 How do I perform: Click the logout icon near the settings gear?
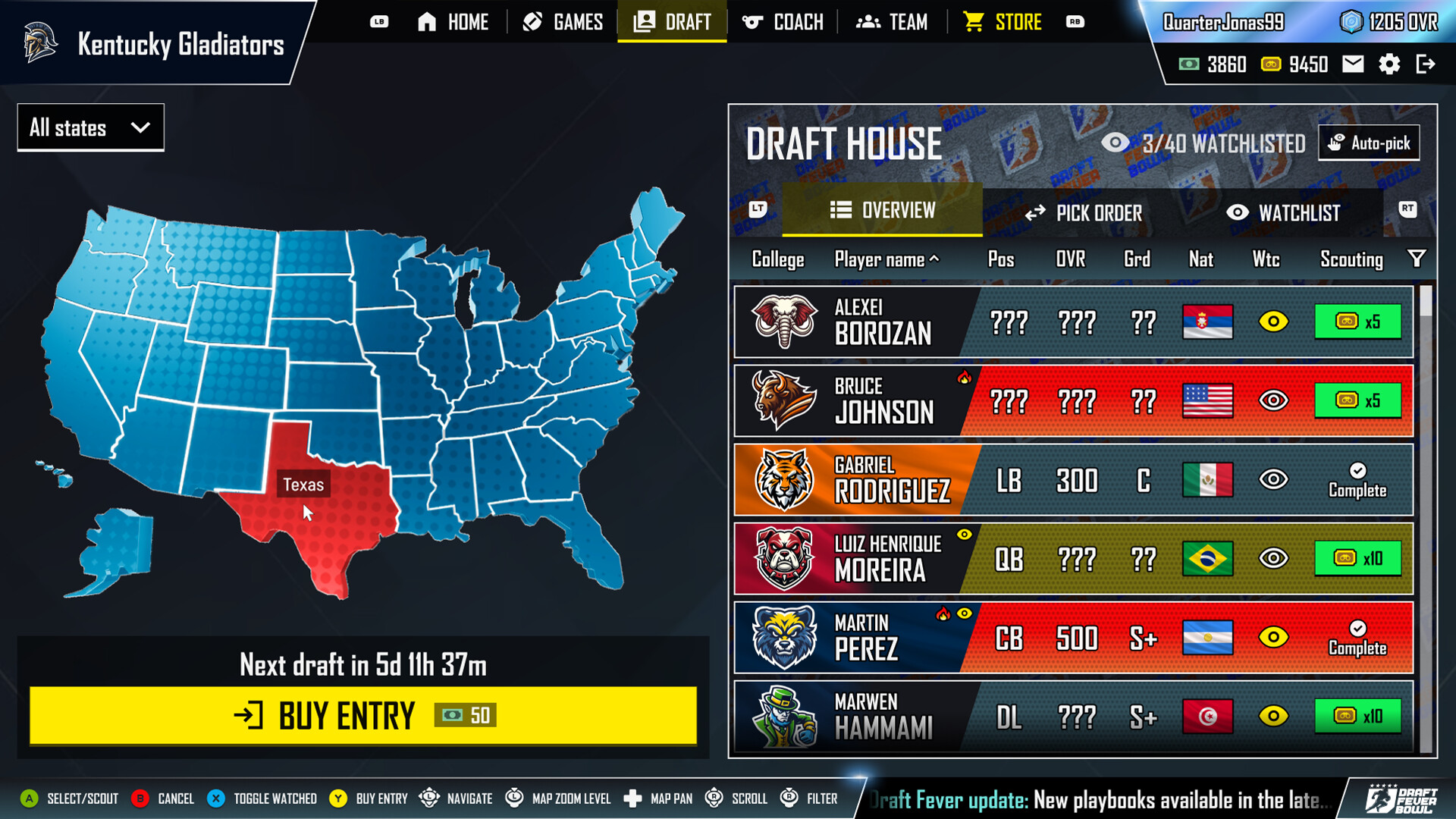tap(1427, 64)
